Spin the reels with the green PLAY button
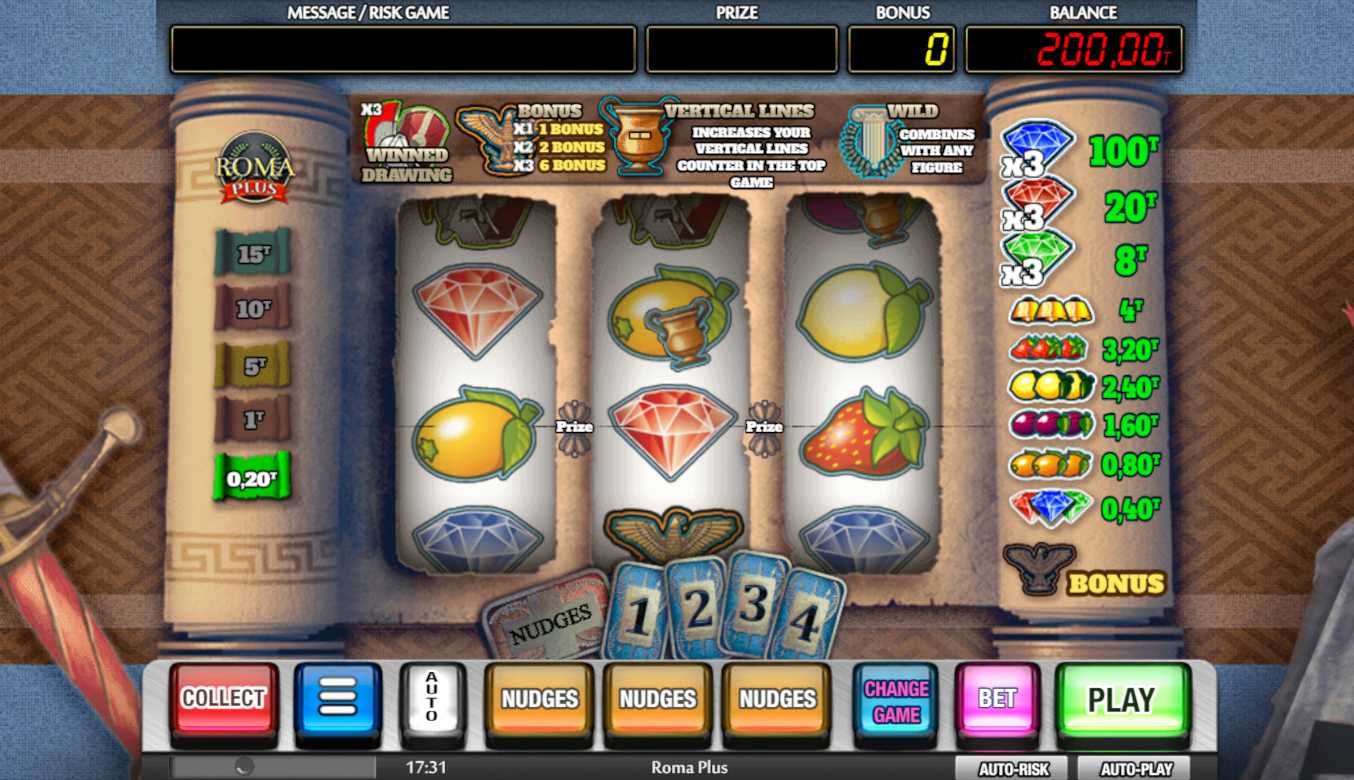The width and height of the screenshot is (1354, 780). (x=1121, y=699)
